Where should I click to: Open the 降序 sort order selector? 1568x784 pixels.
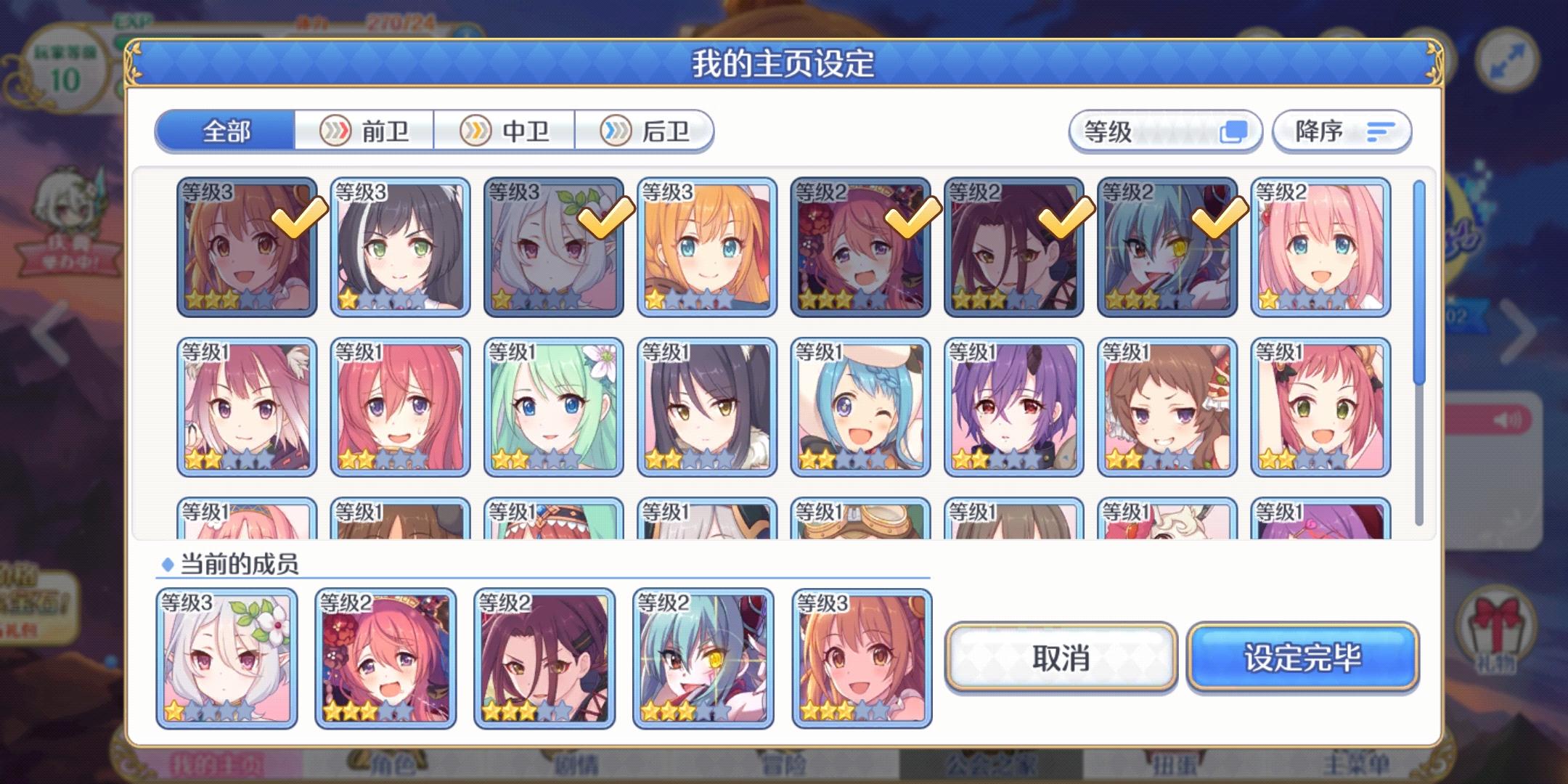(1341, 131)
